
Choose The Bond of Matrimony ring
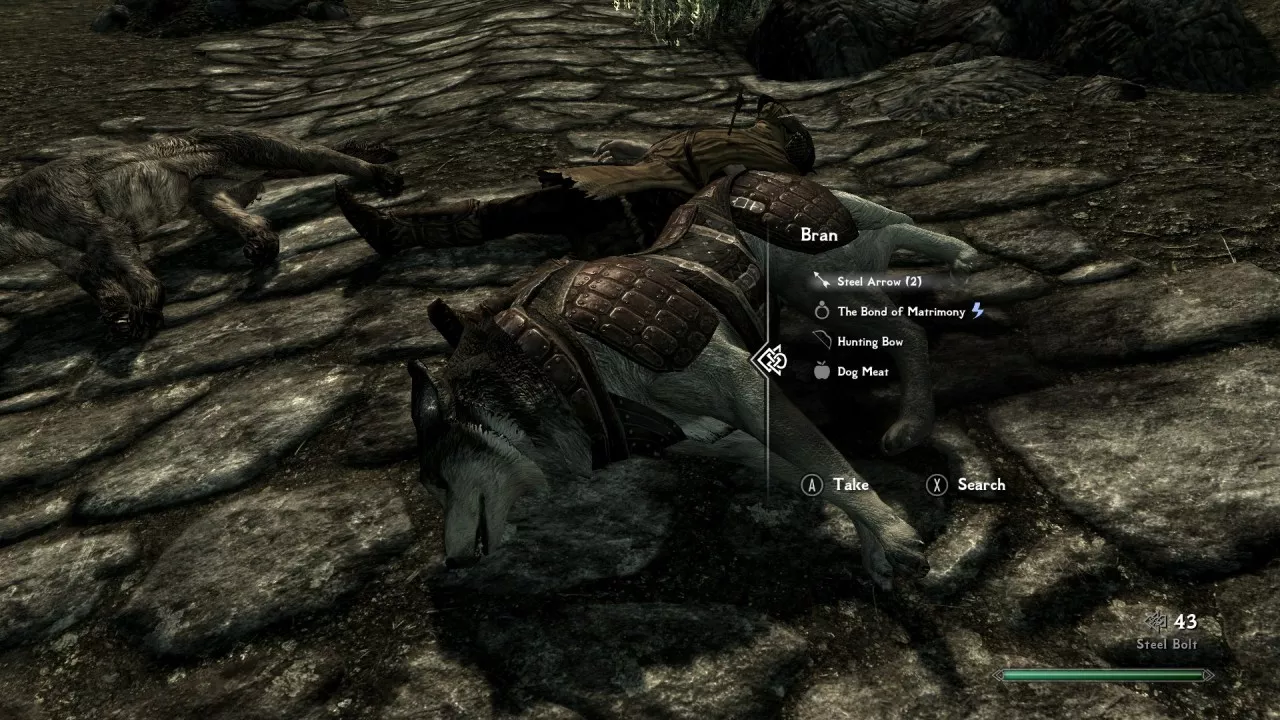pos(900,312)
